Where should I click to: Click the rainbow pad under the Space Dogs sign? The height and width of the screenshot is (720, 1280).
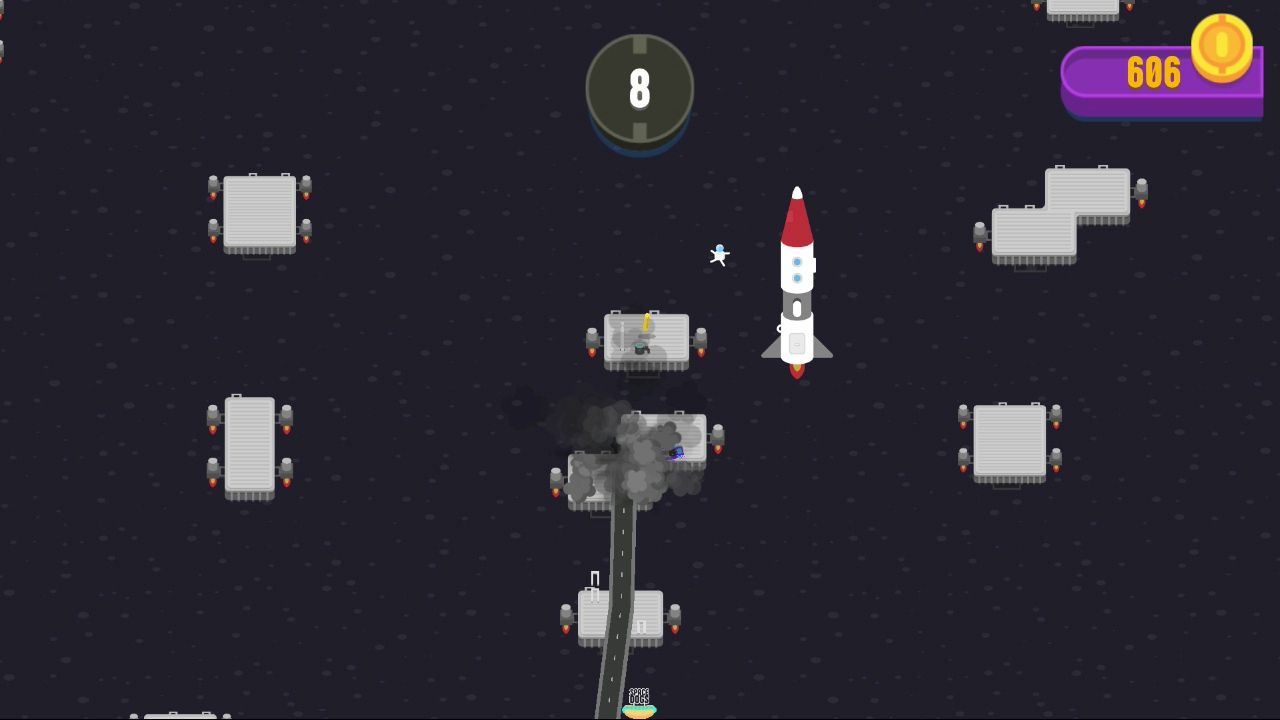pyautogui.click(x=639, y=712)
